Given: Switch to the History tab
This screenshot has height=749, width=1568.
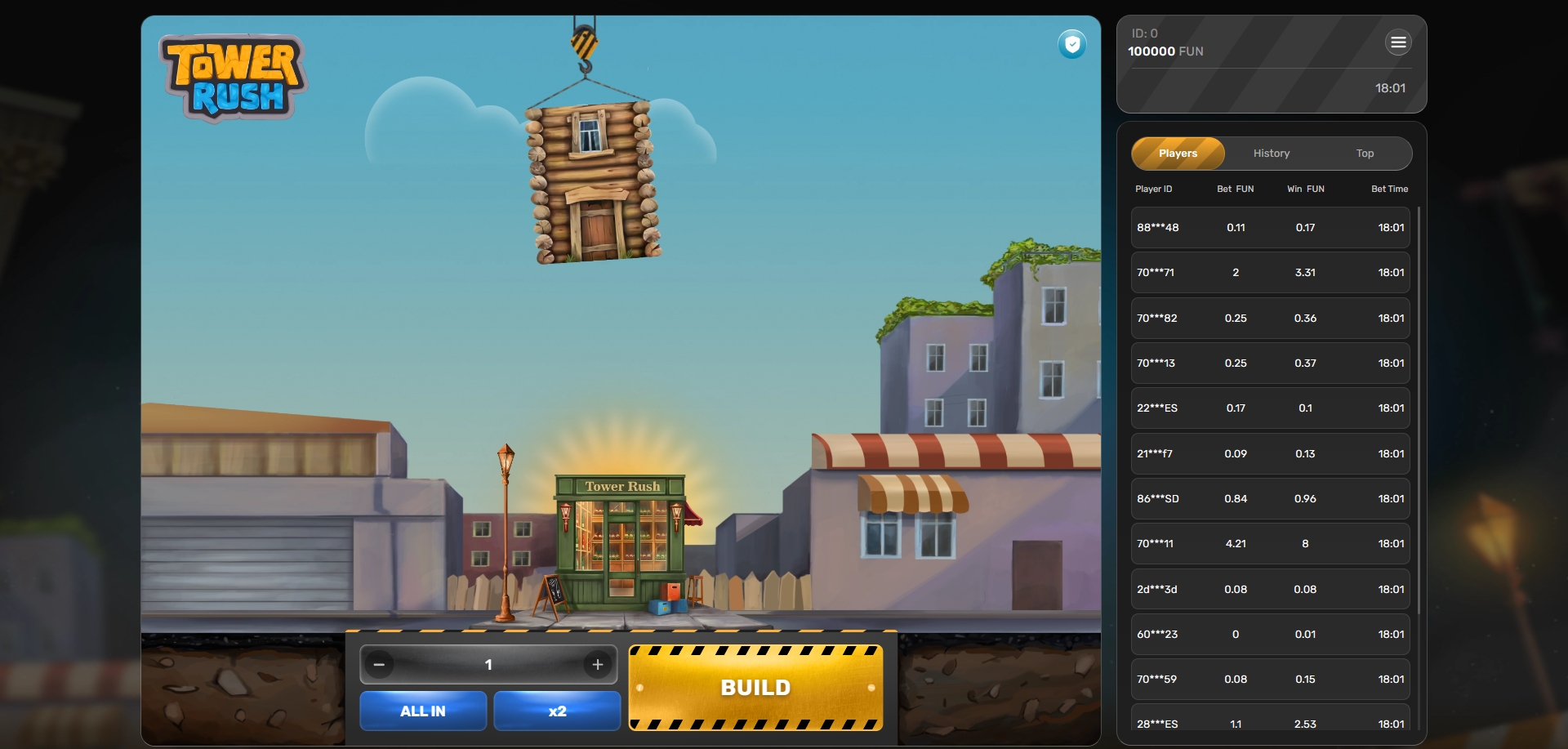Looking at the screenshot, I should click(1272, 154).
